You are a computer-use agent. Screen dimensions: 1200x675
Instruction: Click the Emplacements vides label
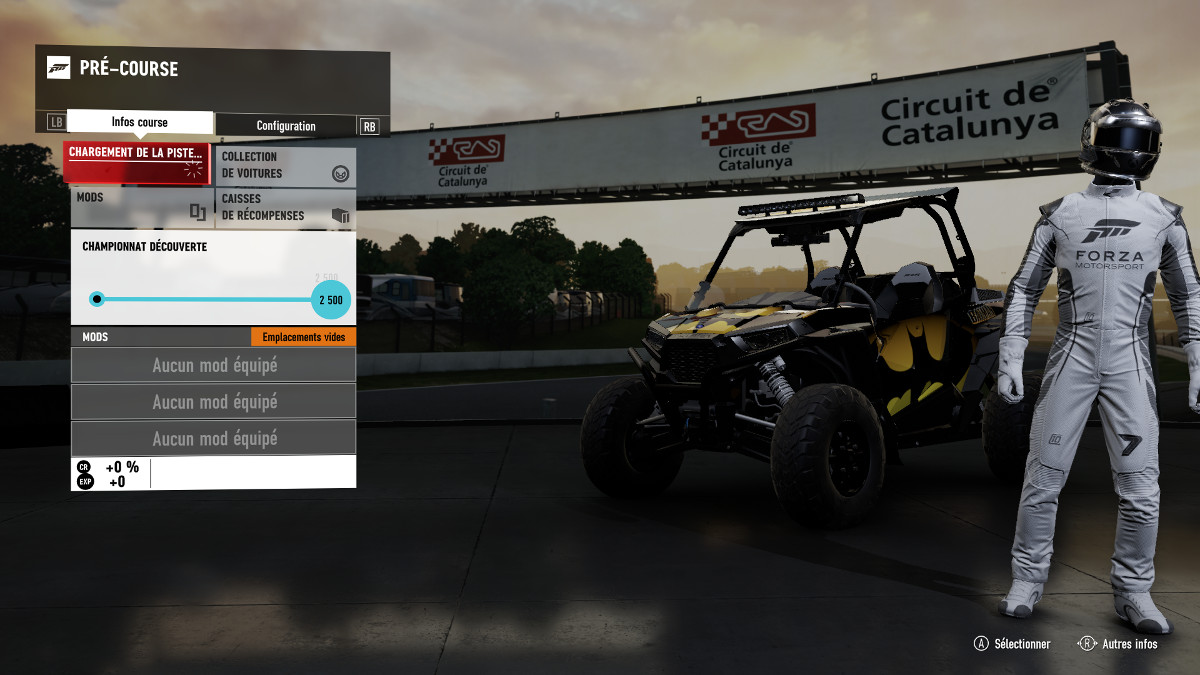point(303,337)
